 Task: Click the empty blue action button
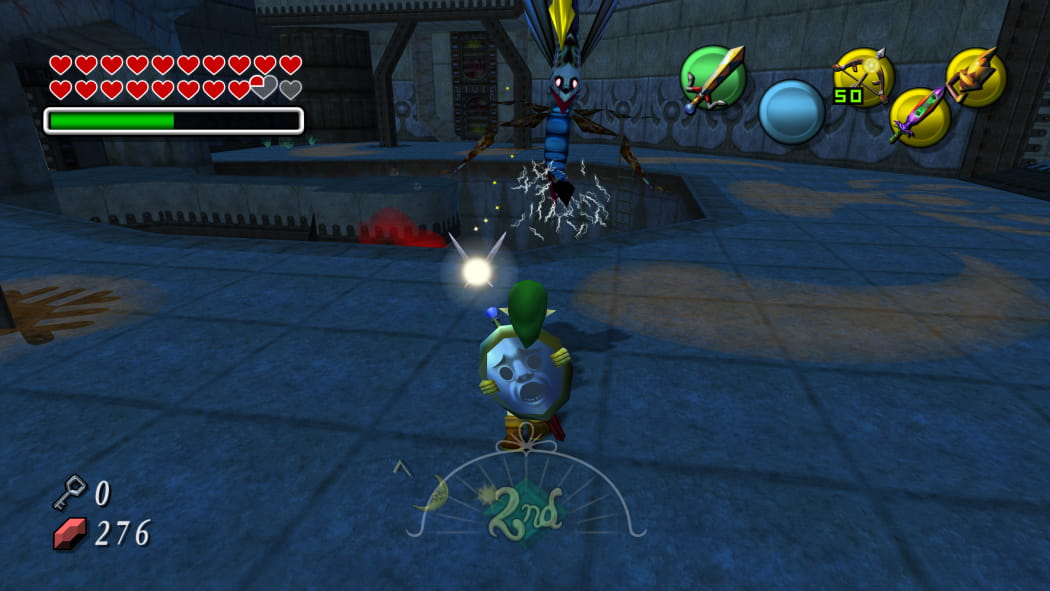pos(791,111)
